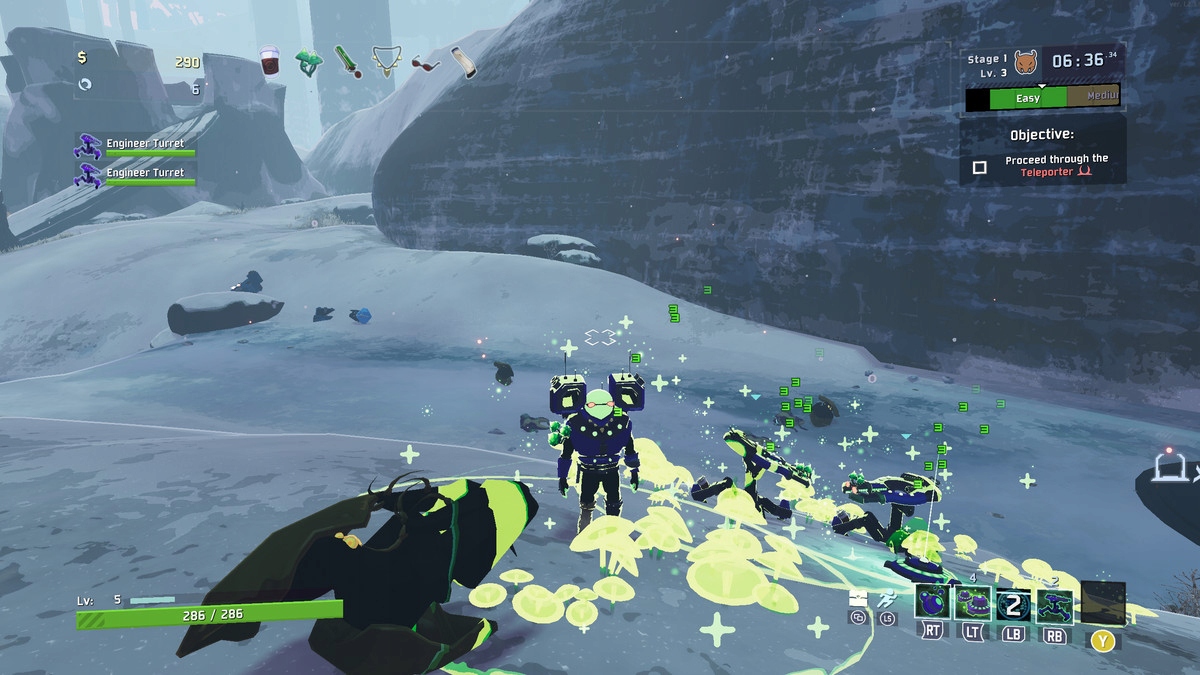Viewport: 1200px width, 675px height.
Task: Inspect the Bustling Fungus mushroom item
Action: click(x=308, y=62)
